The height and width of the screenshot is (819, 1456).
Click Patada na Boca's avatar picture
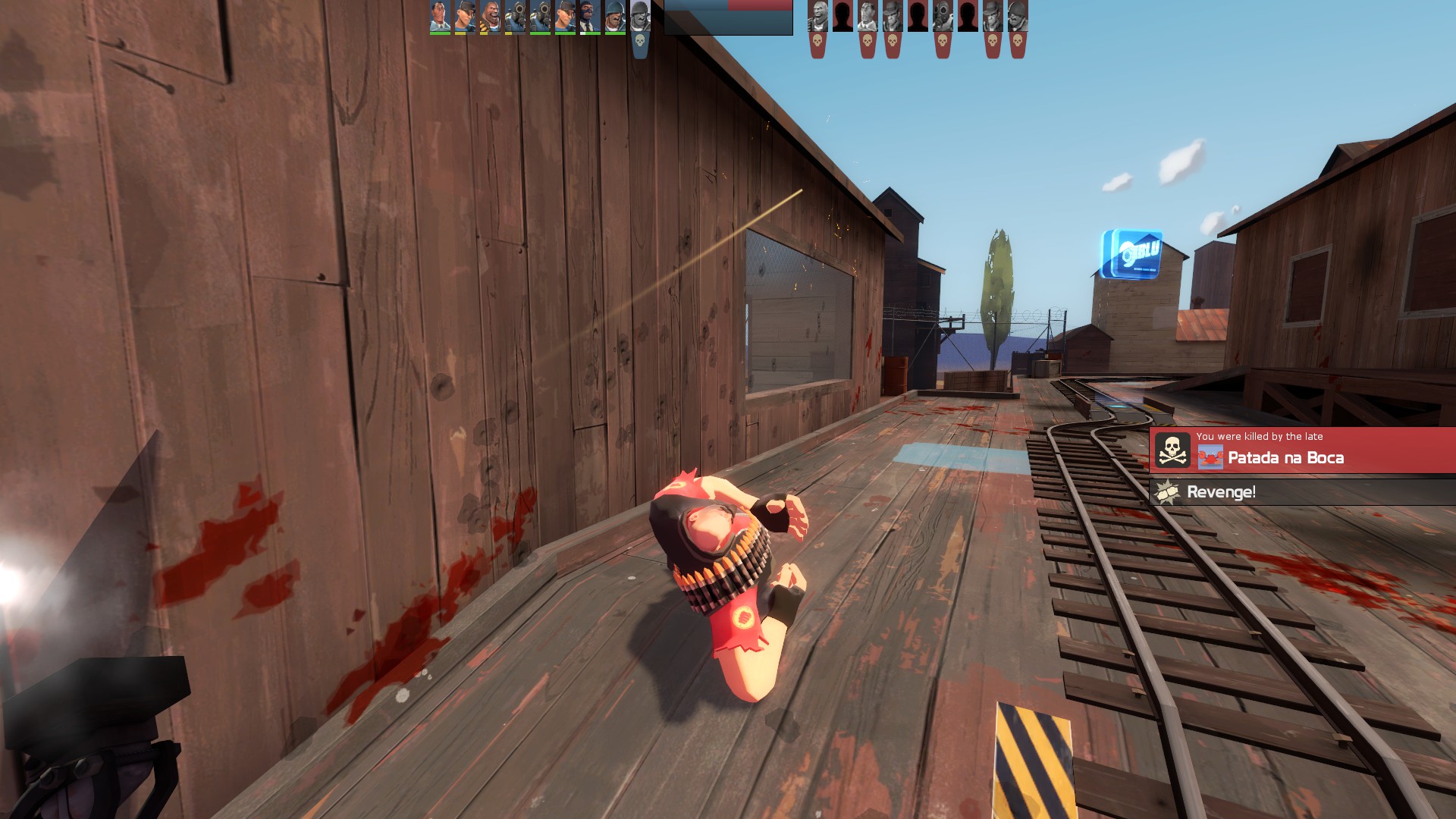point(1210,457)
